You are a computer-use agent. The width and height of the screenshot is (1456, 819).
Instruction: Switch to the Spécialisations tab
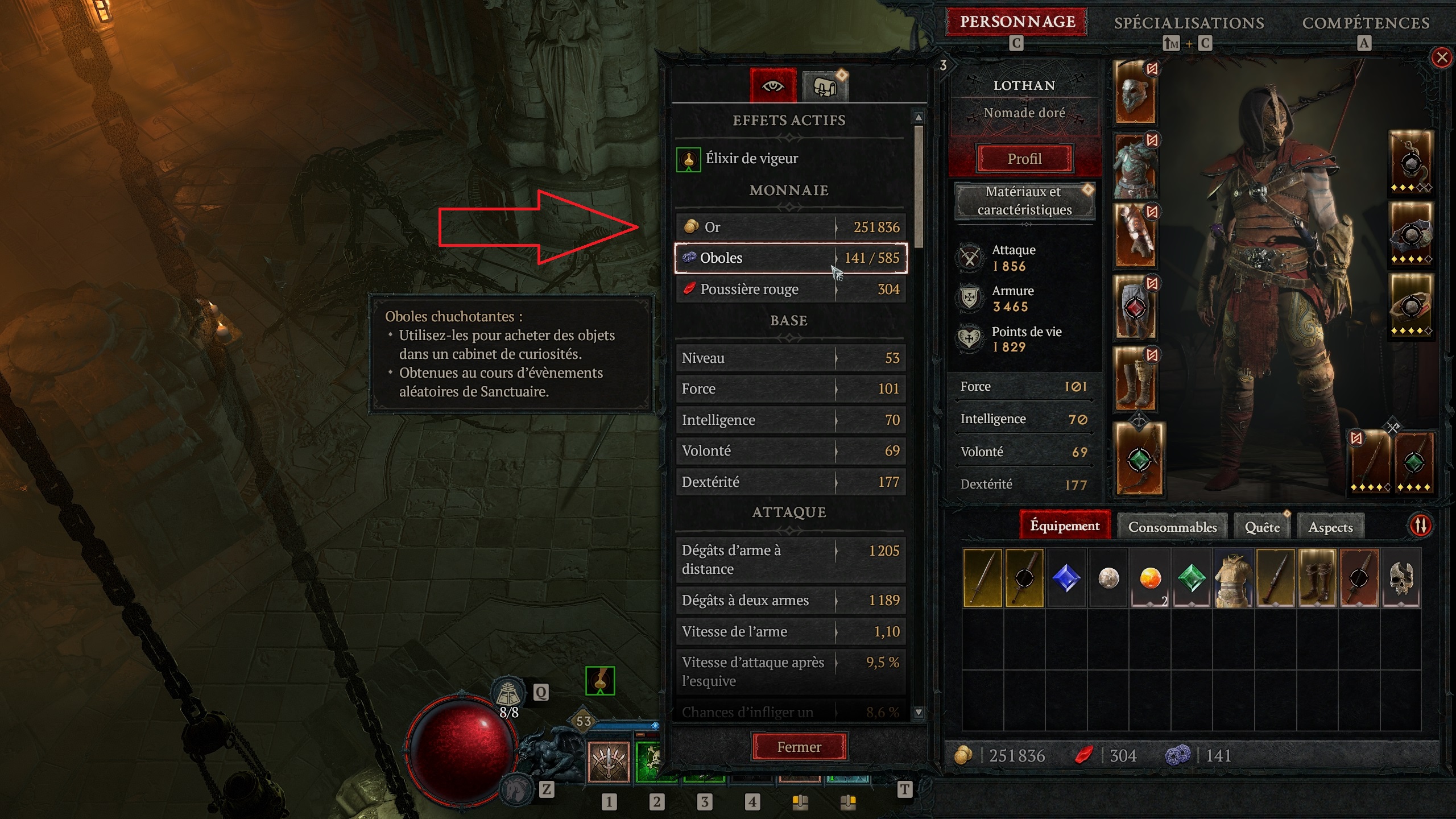tap(1189, 23)
